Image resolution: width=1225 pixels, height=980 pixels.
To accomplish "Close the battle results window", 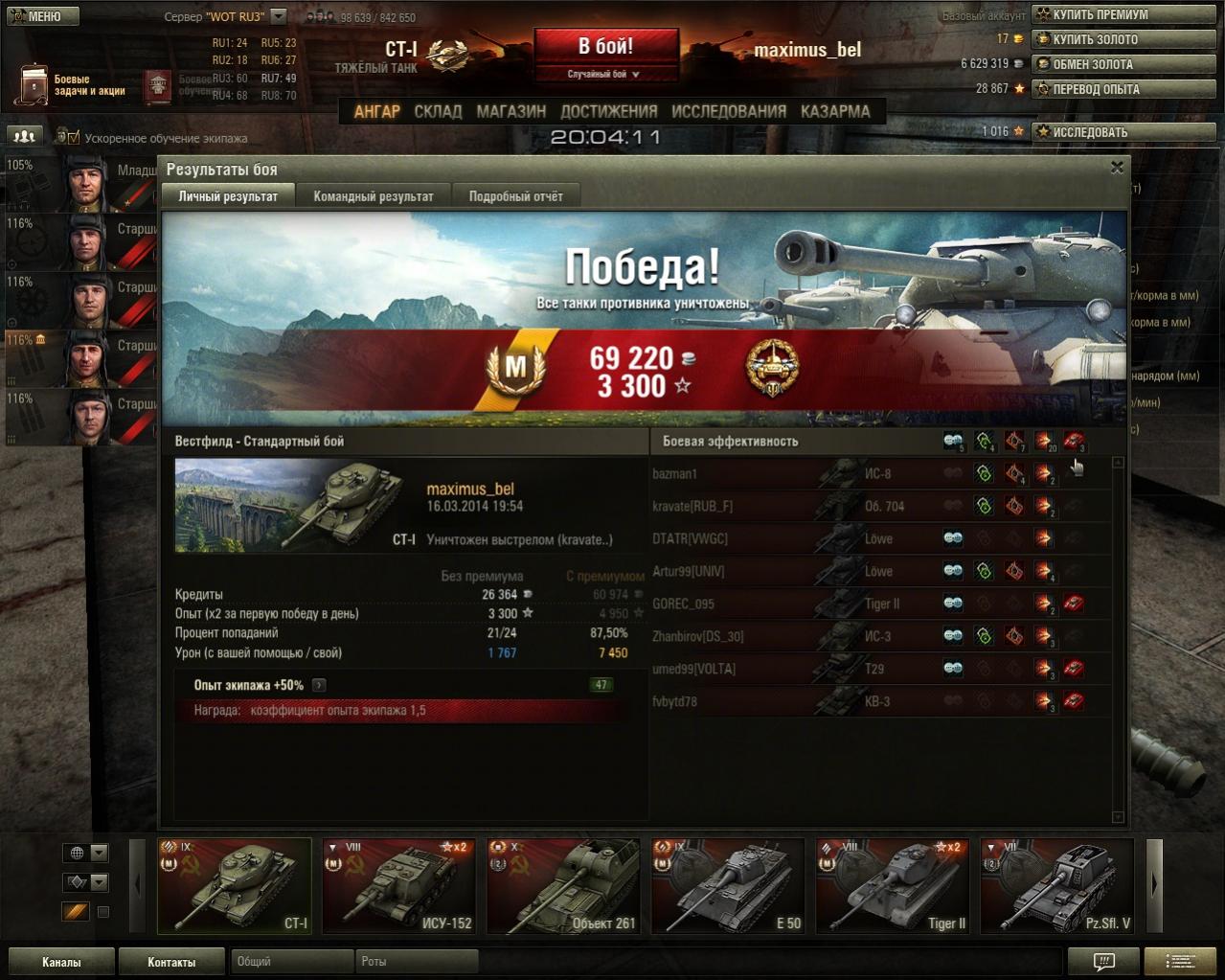I will click(x=1117, y=168).
